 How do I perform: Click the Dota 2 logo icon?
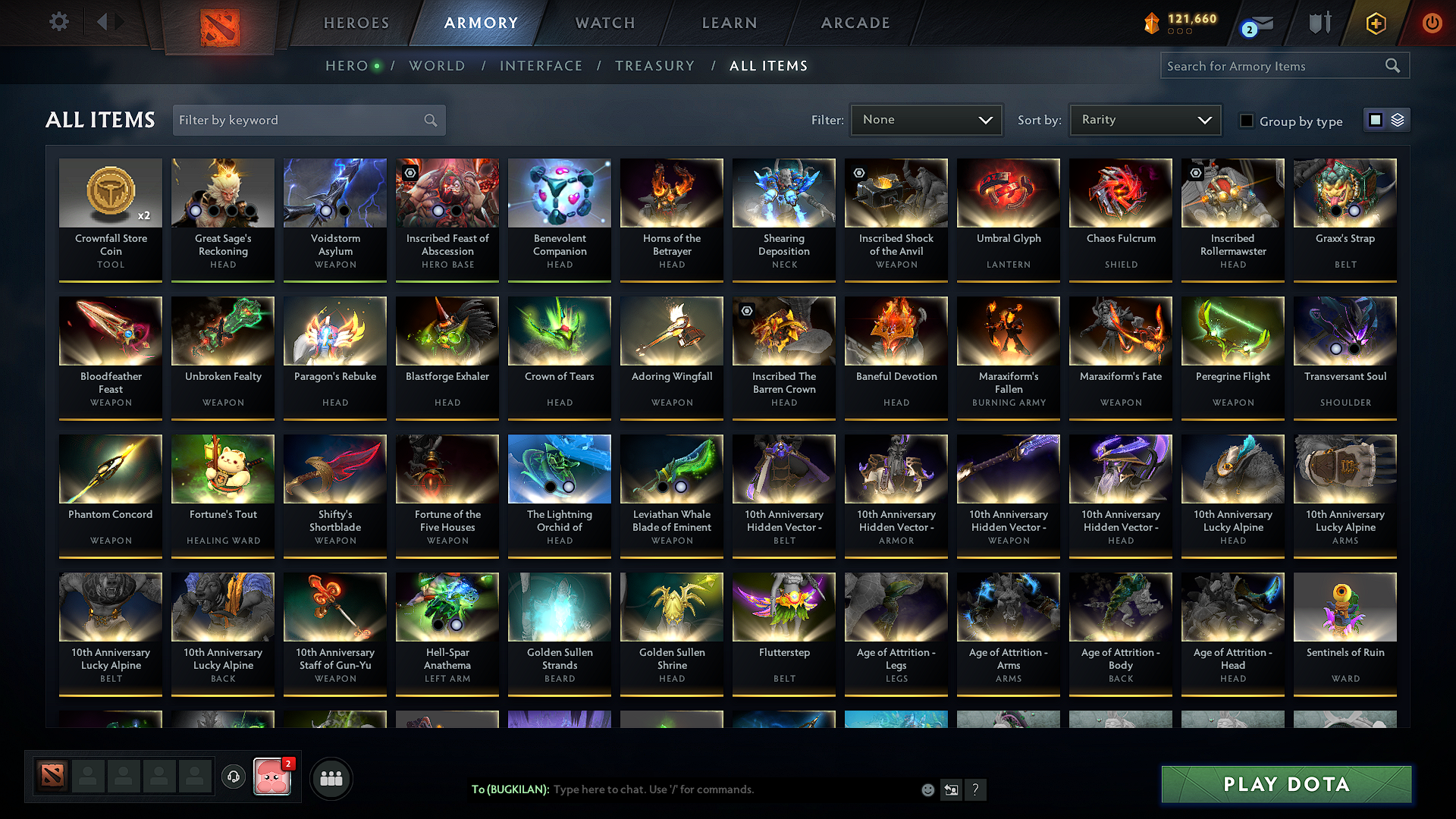(x=220, y=27)
